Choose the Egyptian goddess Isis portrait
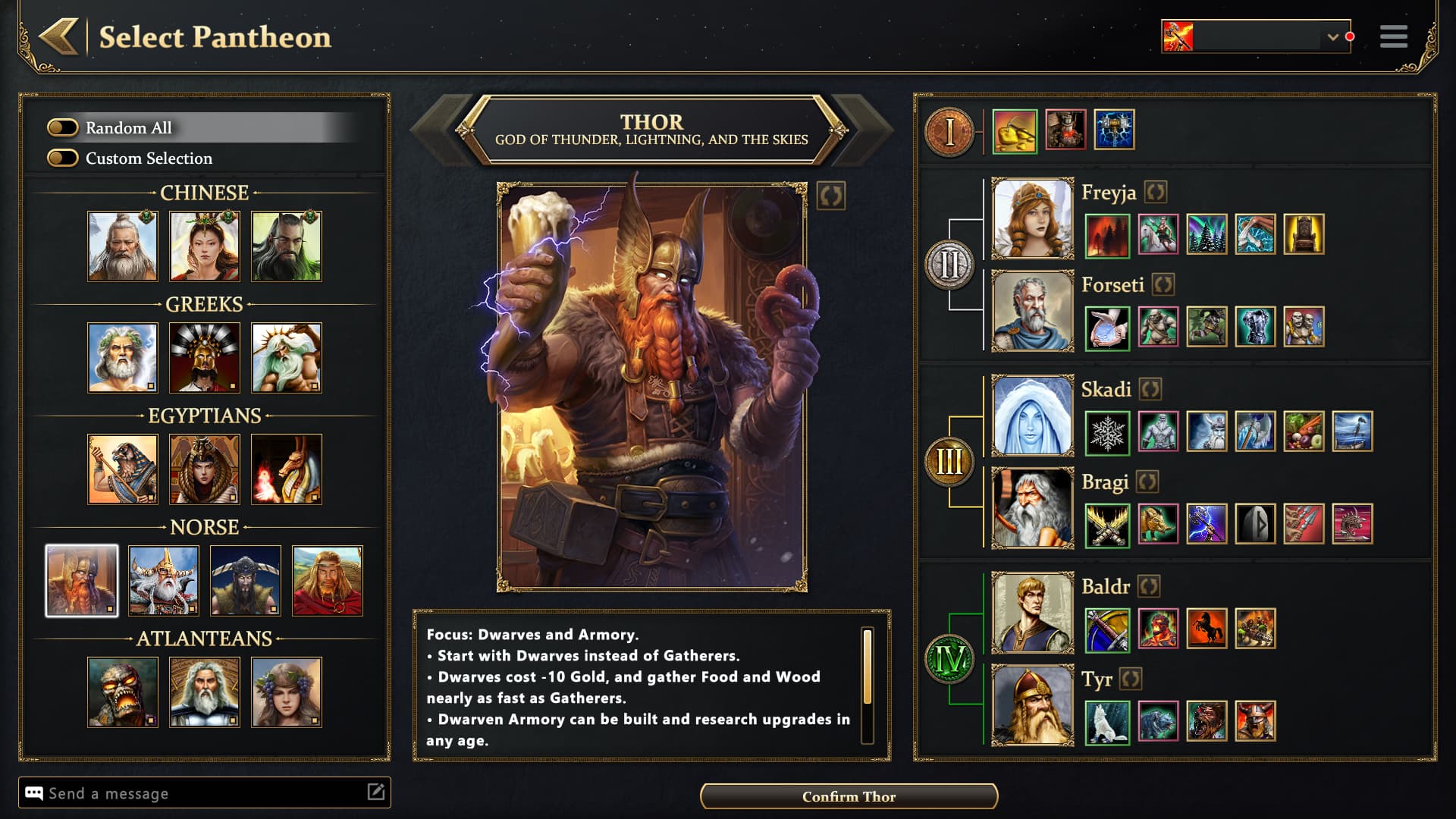Image resolution: width=1456 pixels, height=819 pixels. (204, 469)
